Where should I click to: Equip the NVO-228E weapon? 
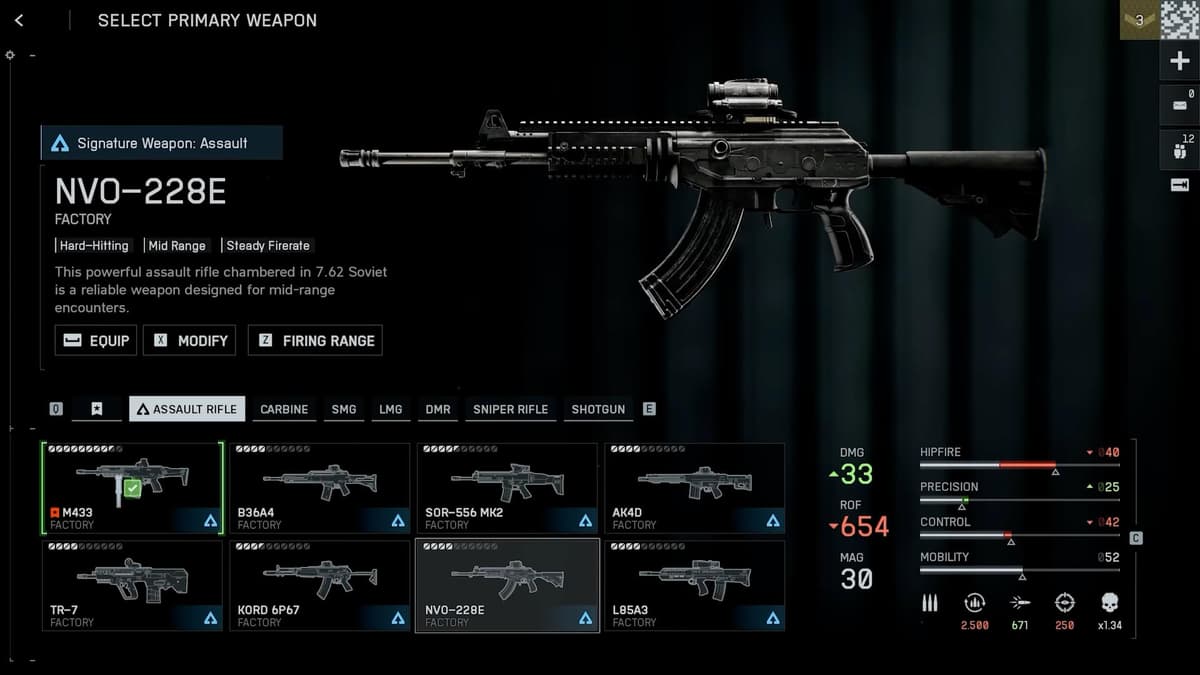96,340
